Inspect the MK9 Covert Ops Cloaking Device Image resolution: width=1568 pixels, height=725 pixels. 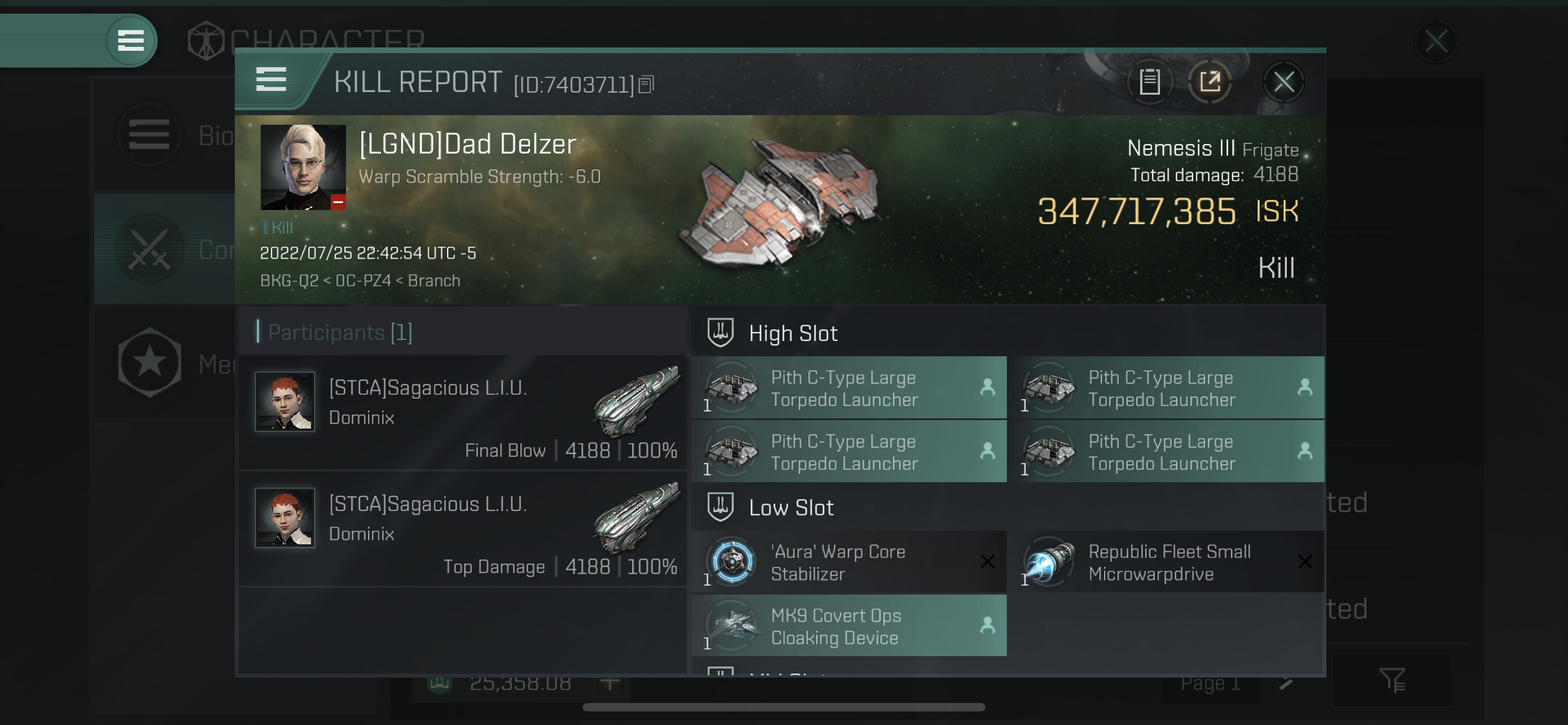tap(848, 626)
